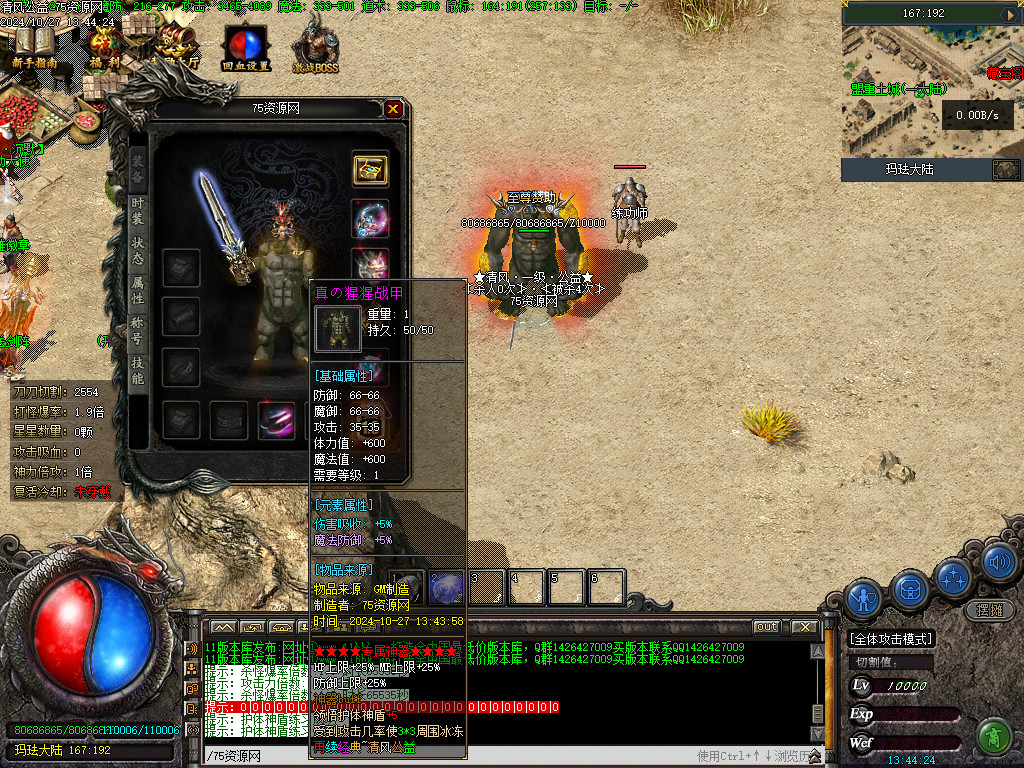Screen dimensions: 1024x768
Task: Open the 活动大厅 treasure chest icon
Action: click(174, 47)
